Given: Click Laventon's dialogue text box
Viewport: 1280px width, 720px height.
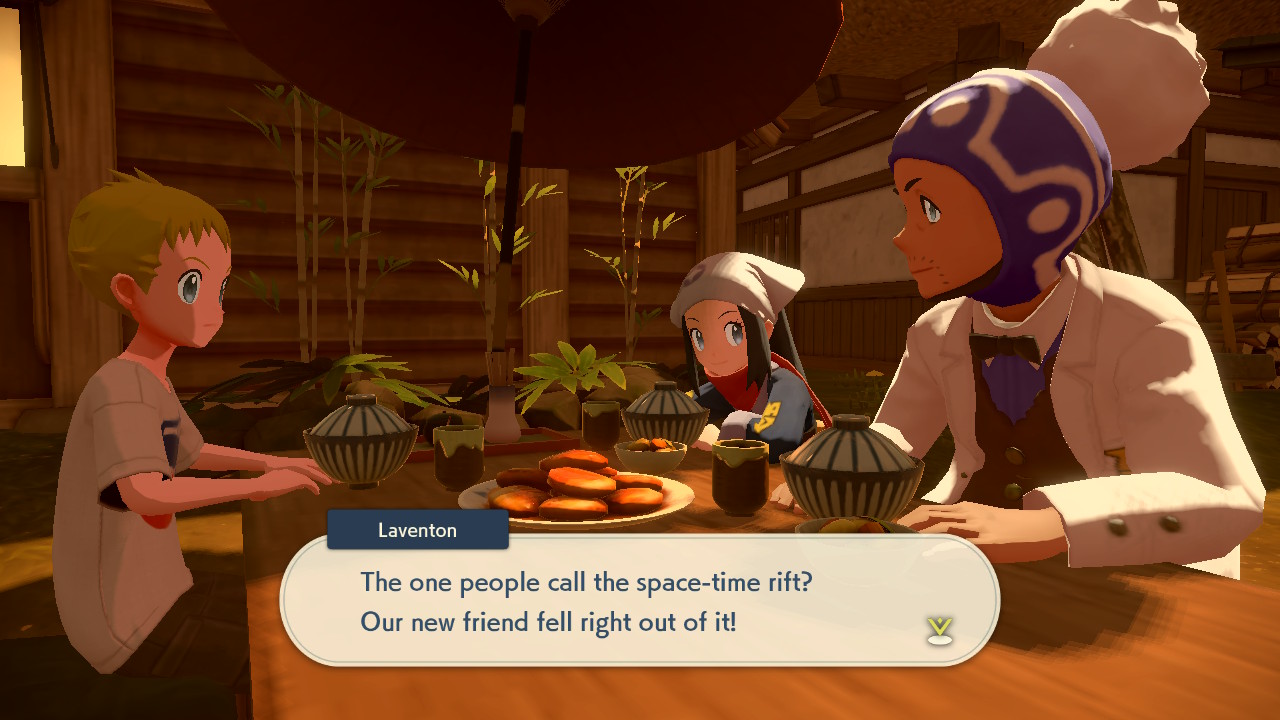Looking at the screenshot, I should click(640, 601).
